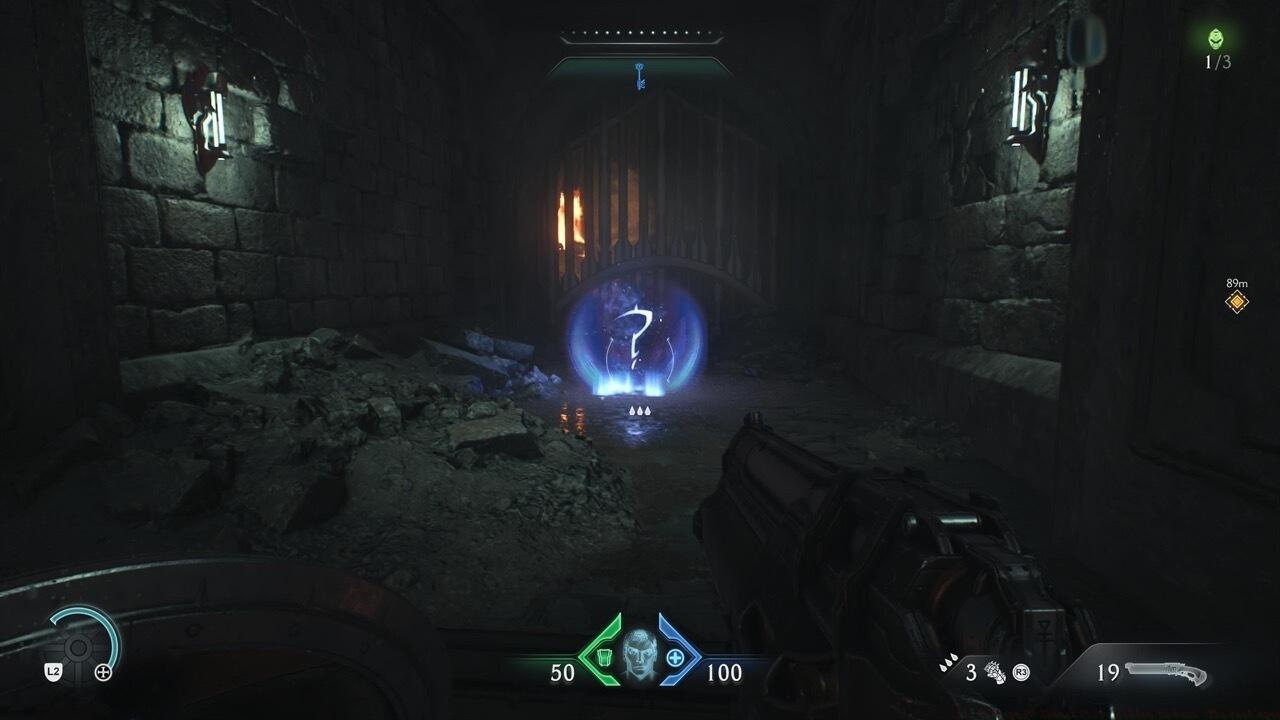Click the orange diamond objective marker
The image size is (1280, 720).
pyautogui.click(x=1237, y=301)
